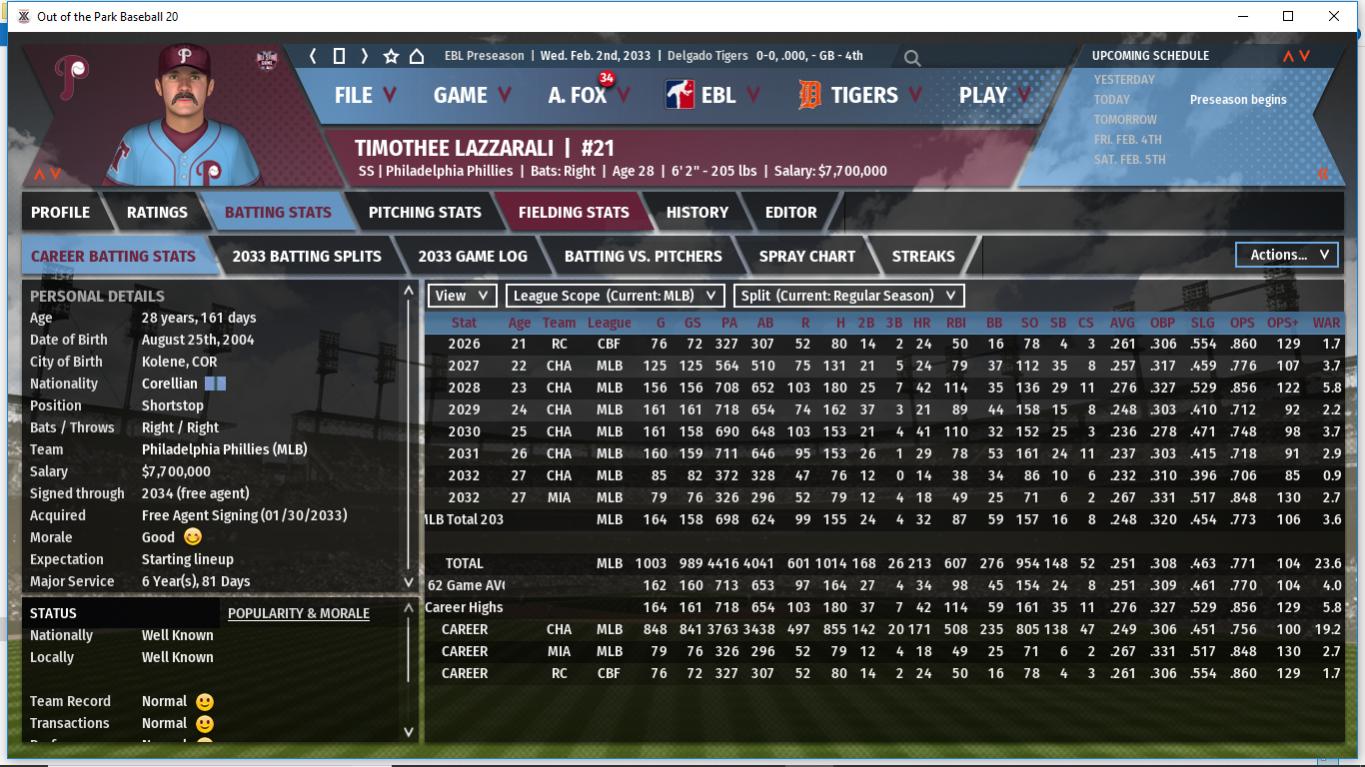Select the 2033 GAME LOG subtab

[472, 256]
